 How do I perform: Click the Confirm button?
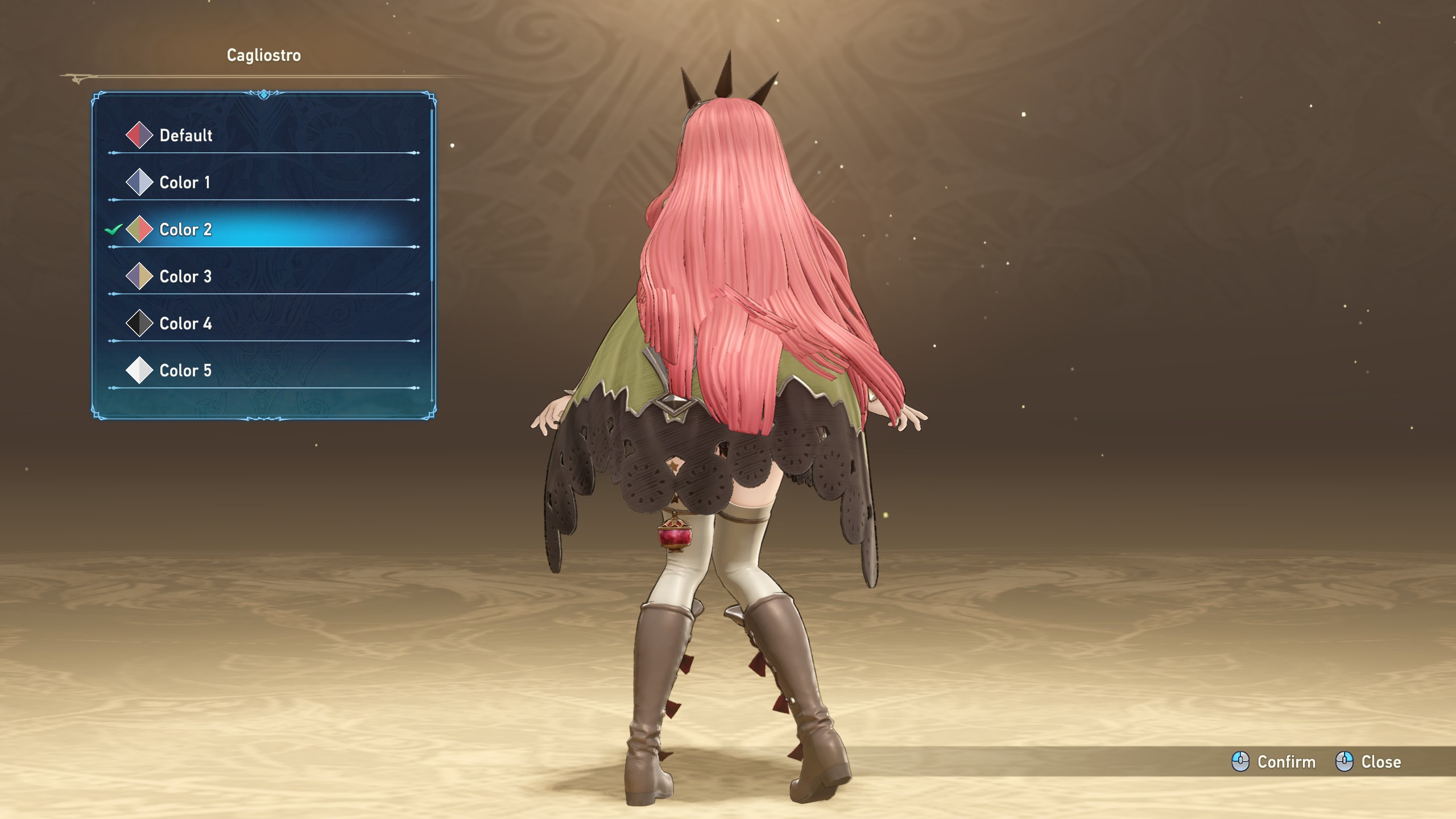point(1274,762)
